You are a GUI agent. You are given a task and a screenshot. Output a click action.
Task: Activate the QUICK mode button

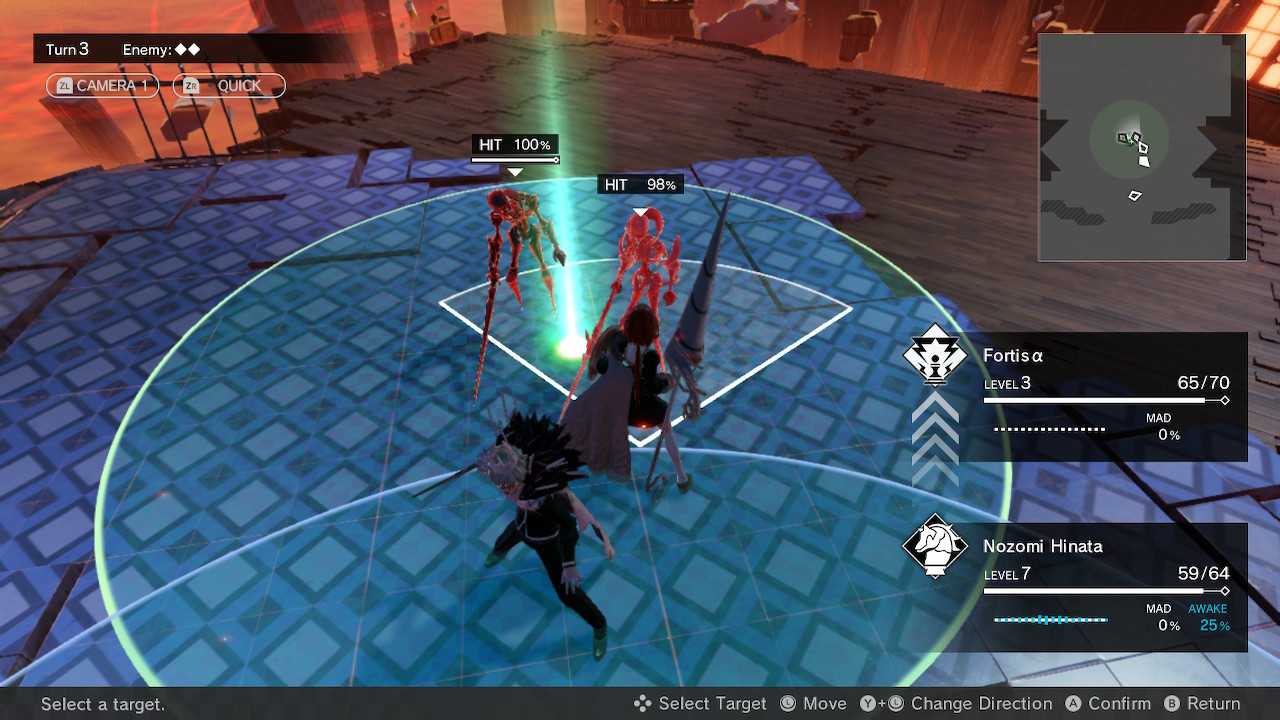pyautogui.click(x=229, y=86)
